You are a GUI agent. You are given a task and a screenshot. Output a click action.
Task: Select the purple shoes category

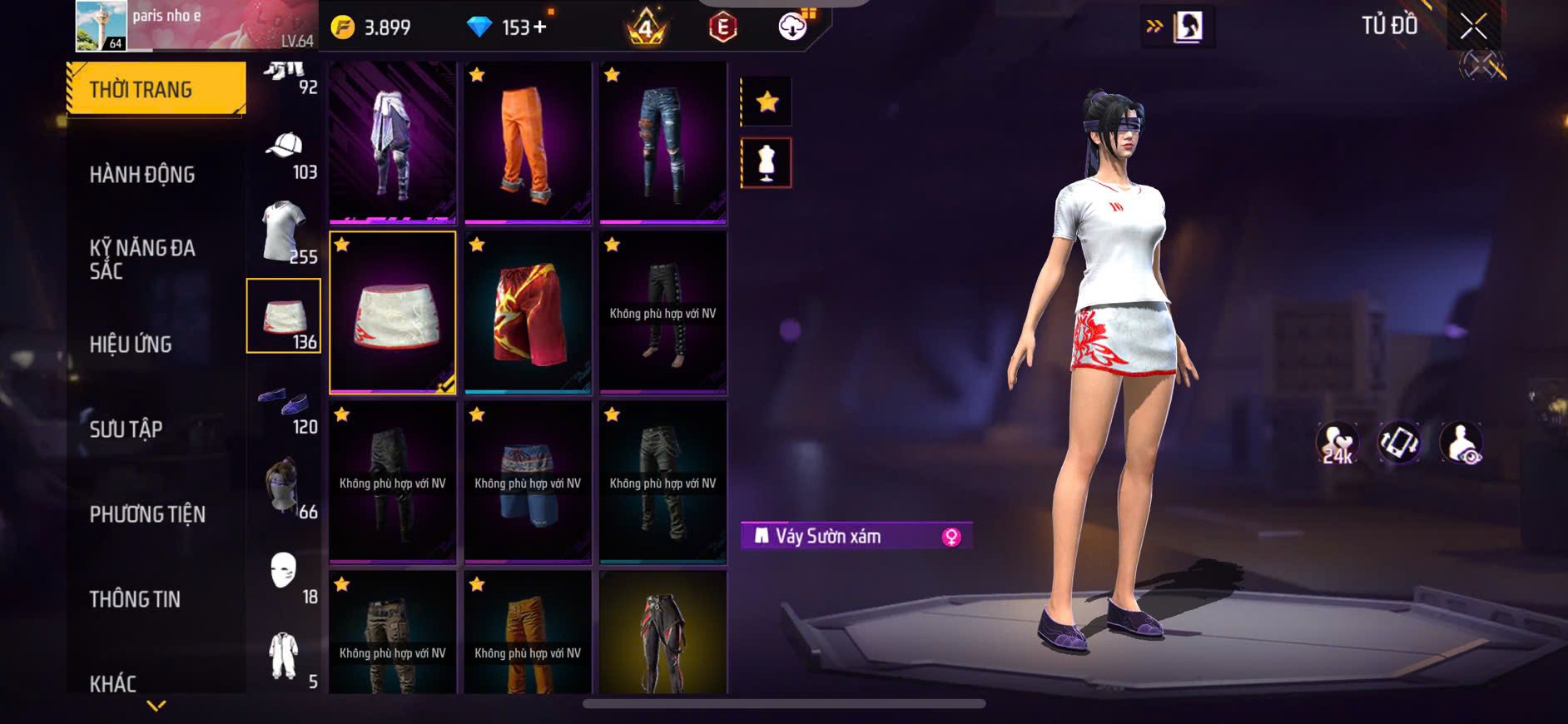click(x=285, y=405)
